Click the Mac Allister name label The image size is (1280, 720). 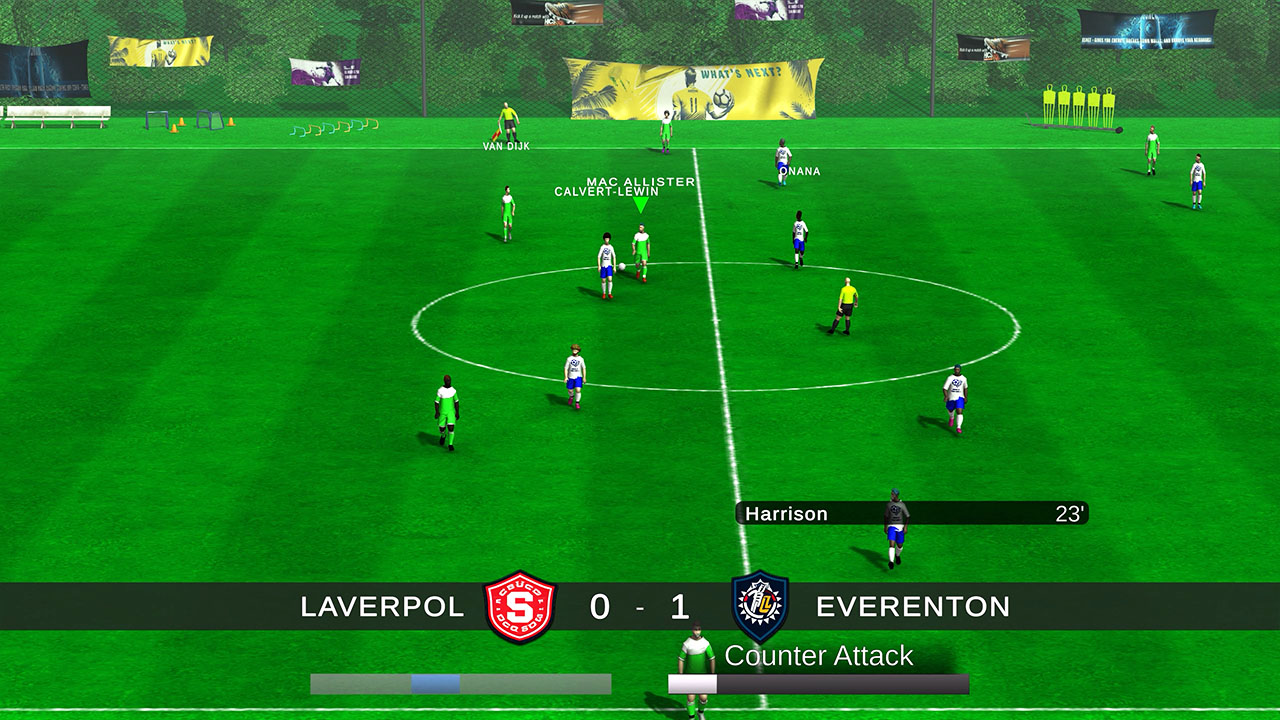click(638, 182)
